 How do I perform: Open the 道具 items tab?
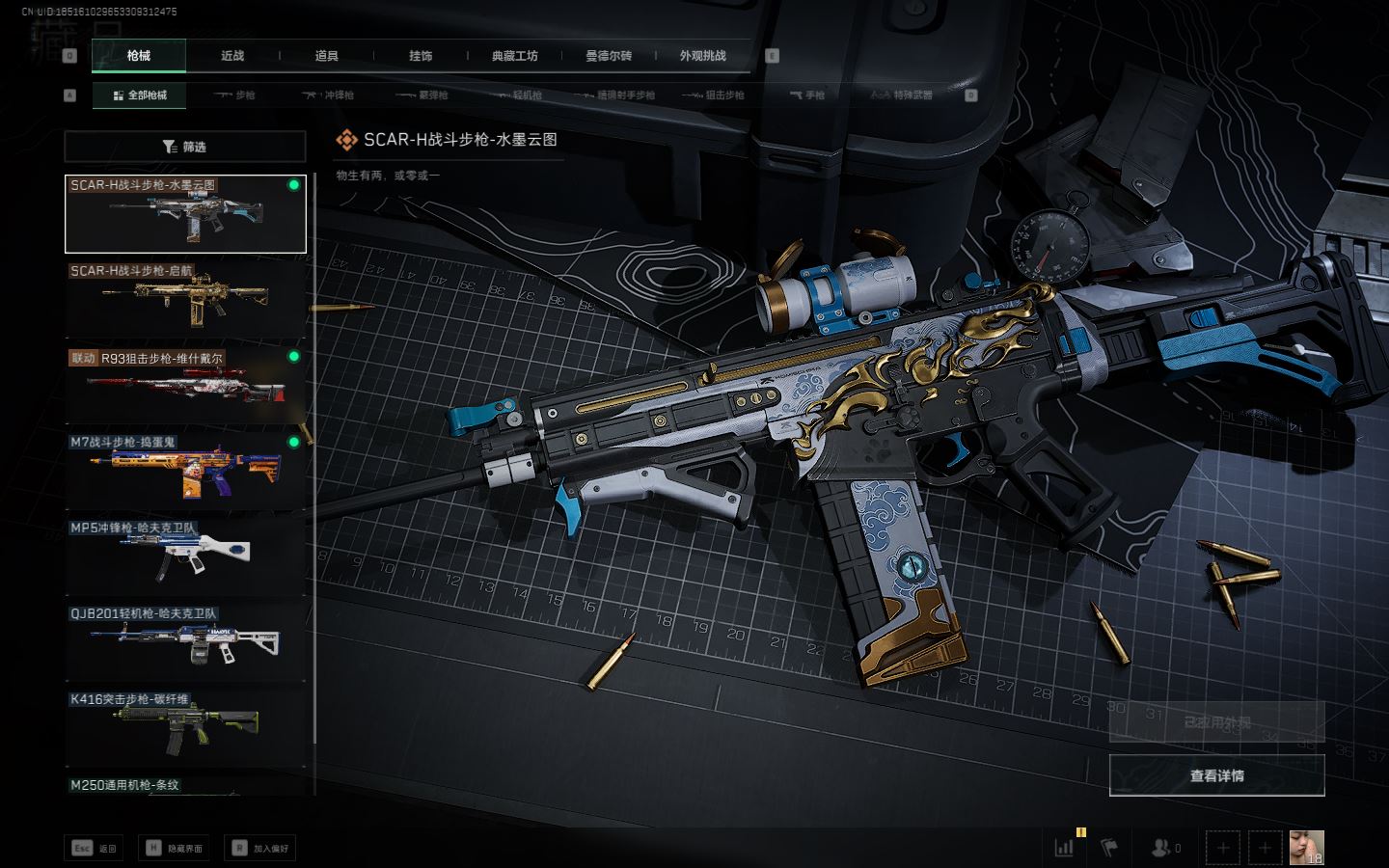click(327, 56)
